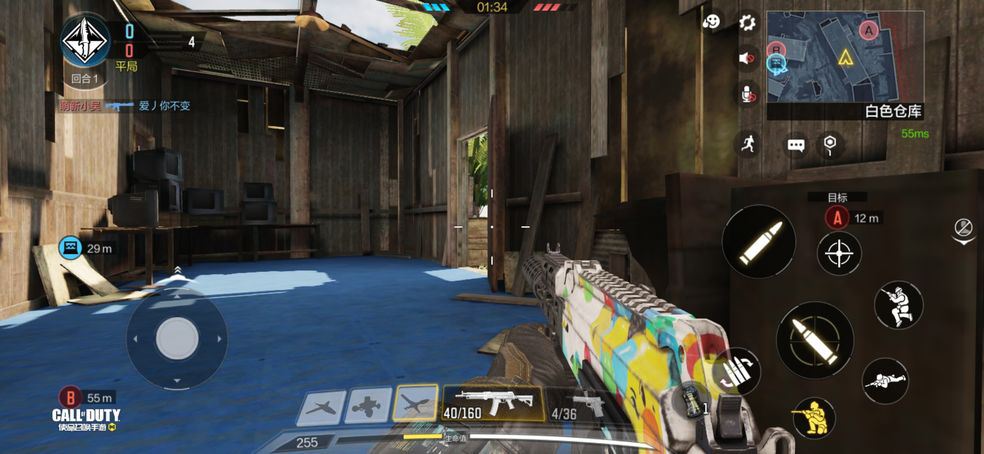Image resolution: width=984 pixels, height=454 pixels.
Task: Aim down sights with the crosshair button
Action: coord(839,253)
